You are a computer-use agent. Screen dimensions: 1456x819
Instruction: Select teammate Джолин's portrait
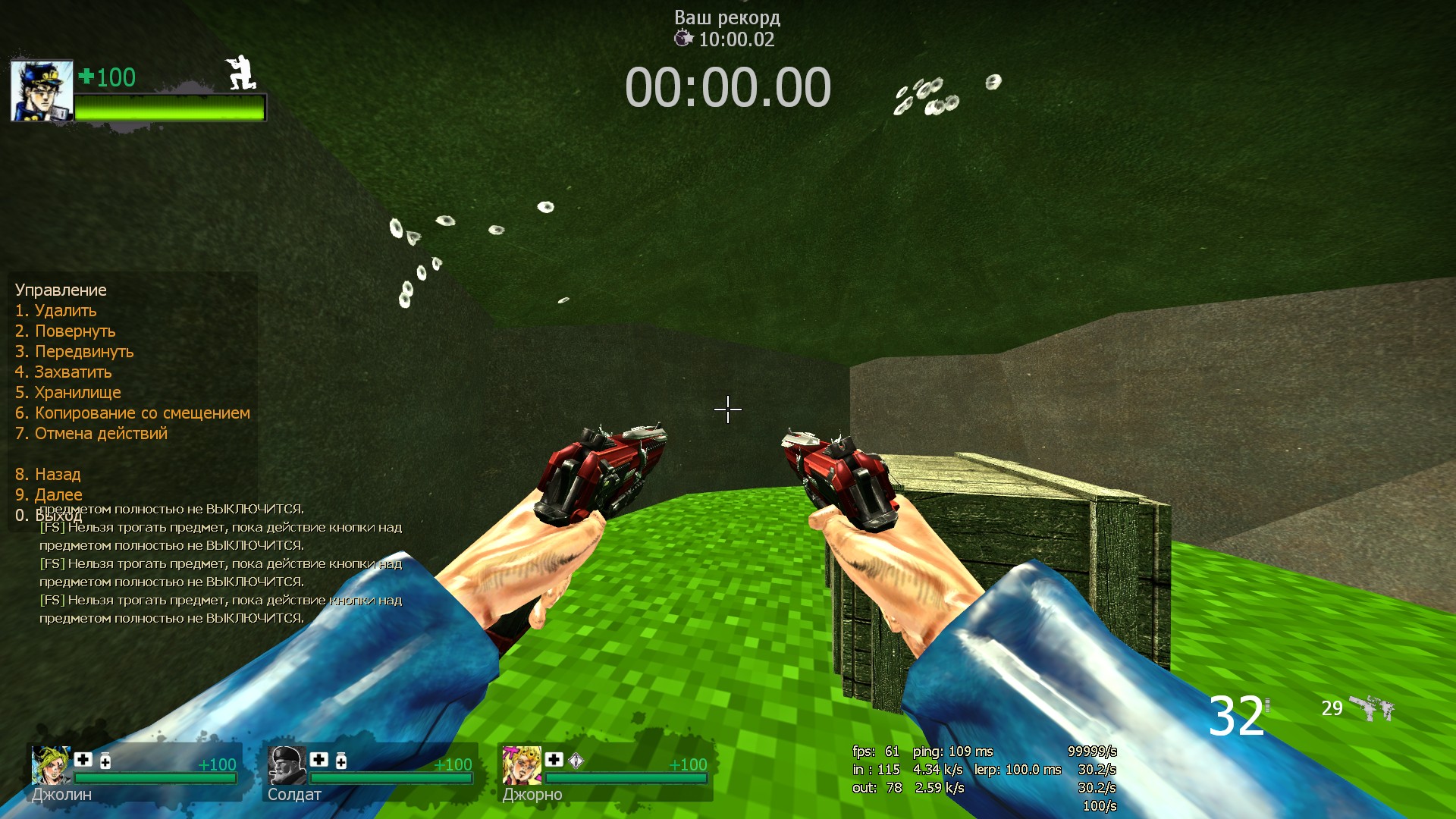pyautogui.click(x=50, y=765)
